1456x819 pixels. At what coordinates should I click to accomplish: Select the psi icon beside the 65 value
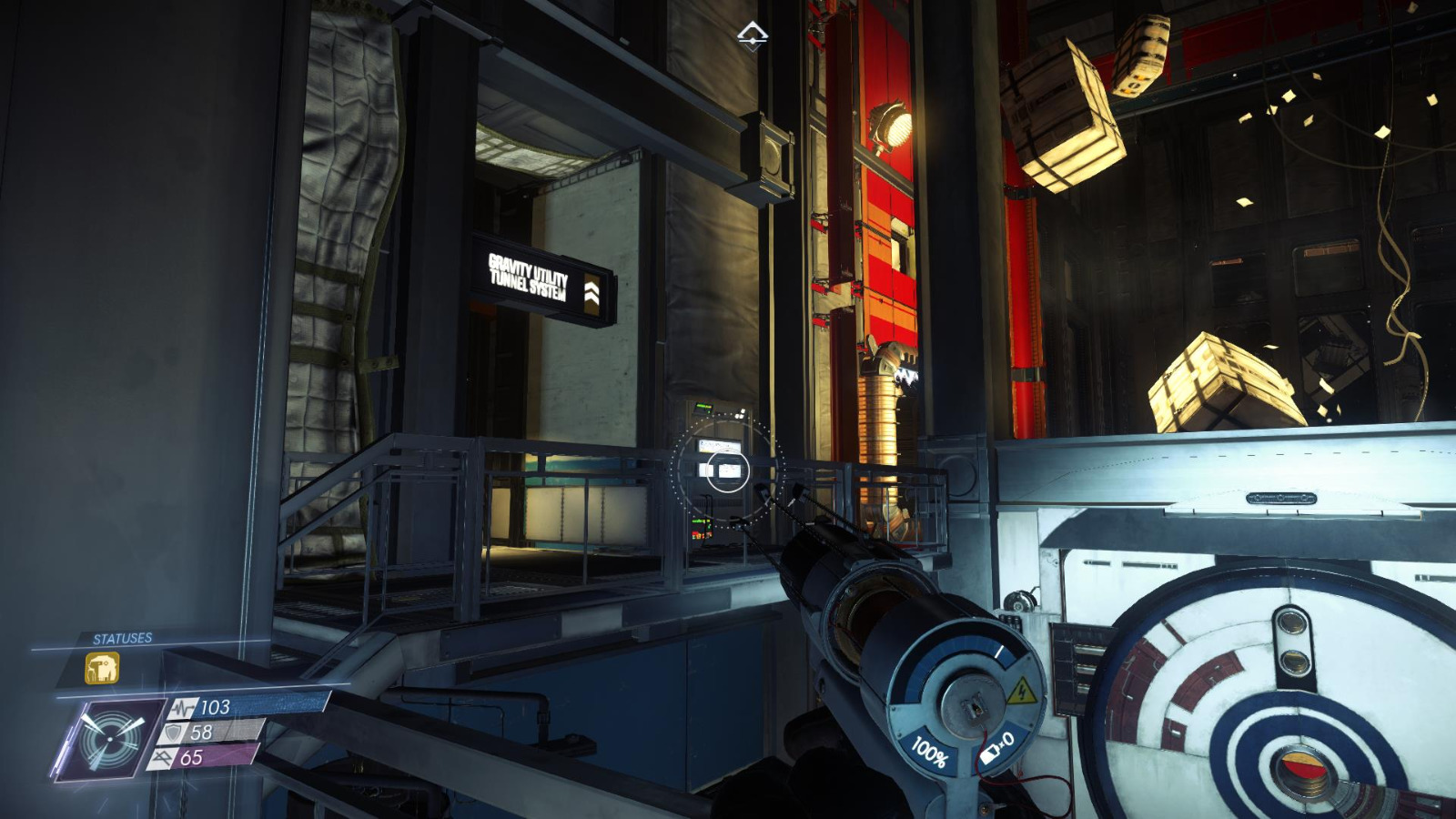[x=164, y=757]
